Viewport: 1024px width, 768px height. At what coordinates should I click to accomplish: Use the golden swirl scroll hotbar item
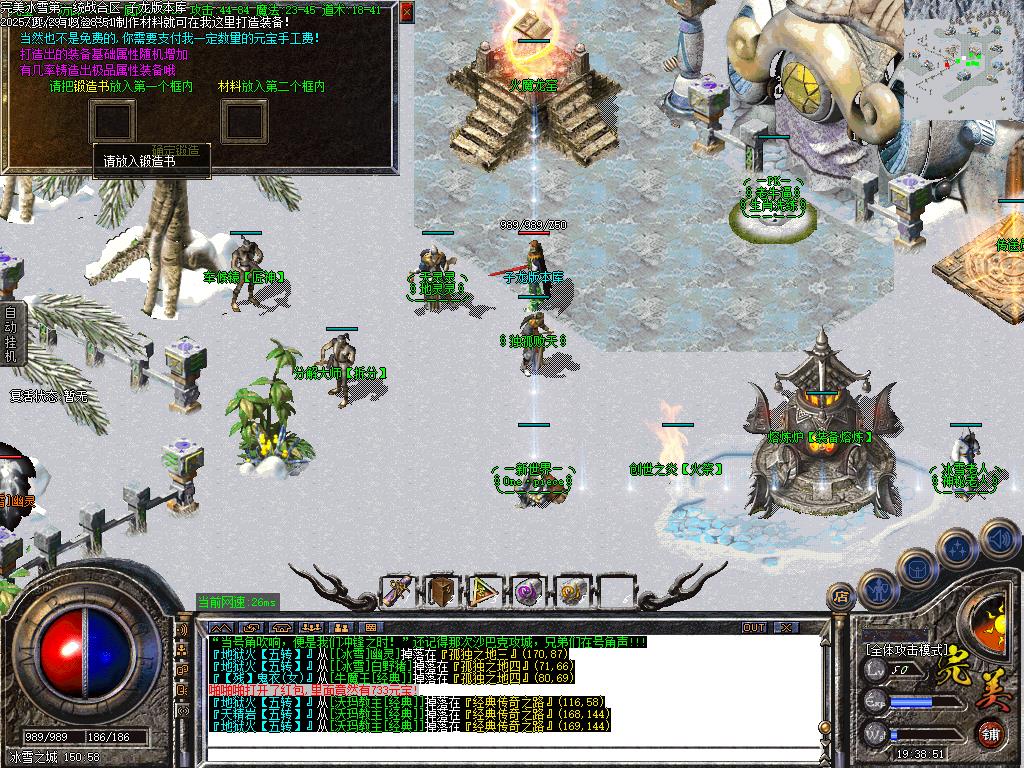click(572, 591)
